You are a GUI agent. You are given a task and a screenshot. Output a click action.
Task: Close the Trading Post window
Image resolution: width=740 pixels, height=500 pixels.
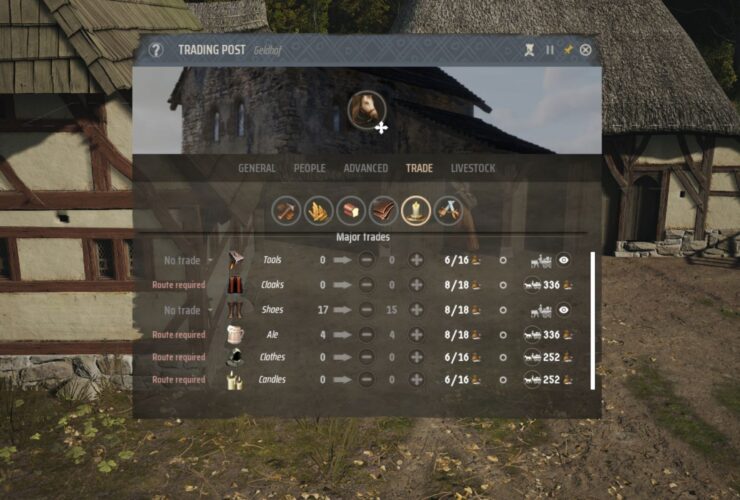(x=586, y=50)
